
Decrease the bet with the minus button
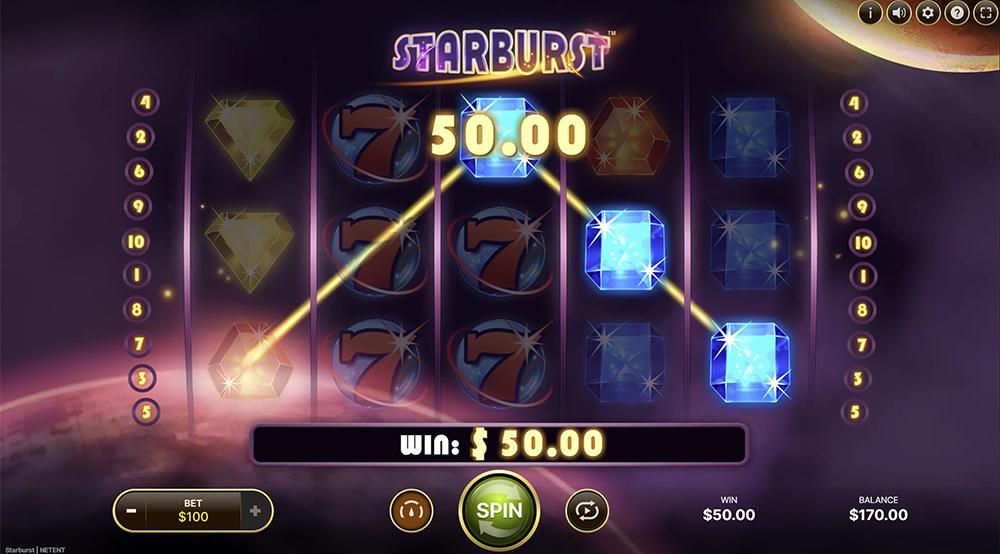130,511
